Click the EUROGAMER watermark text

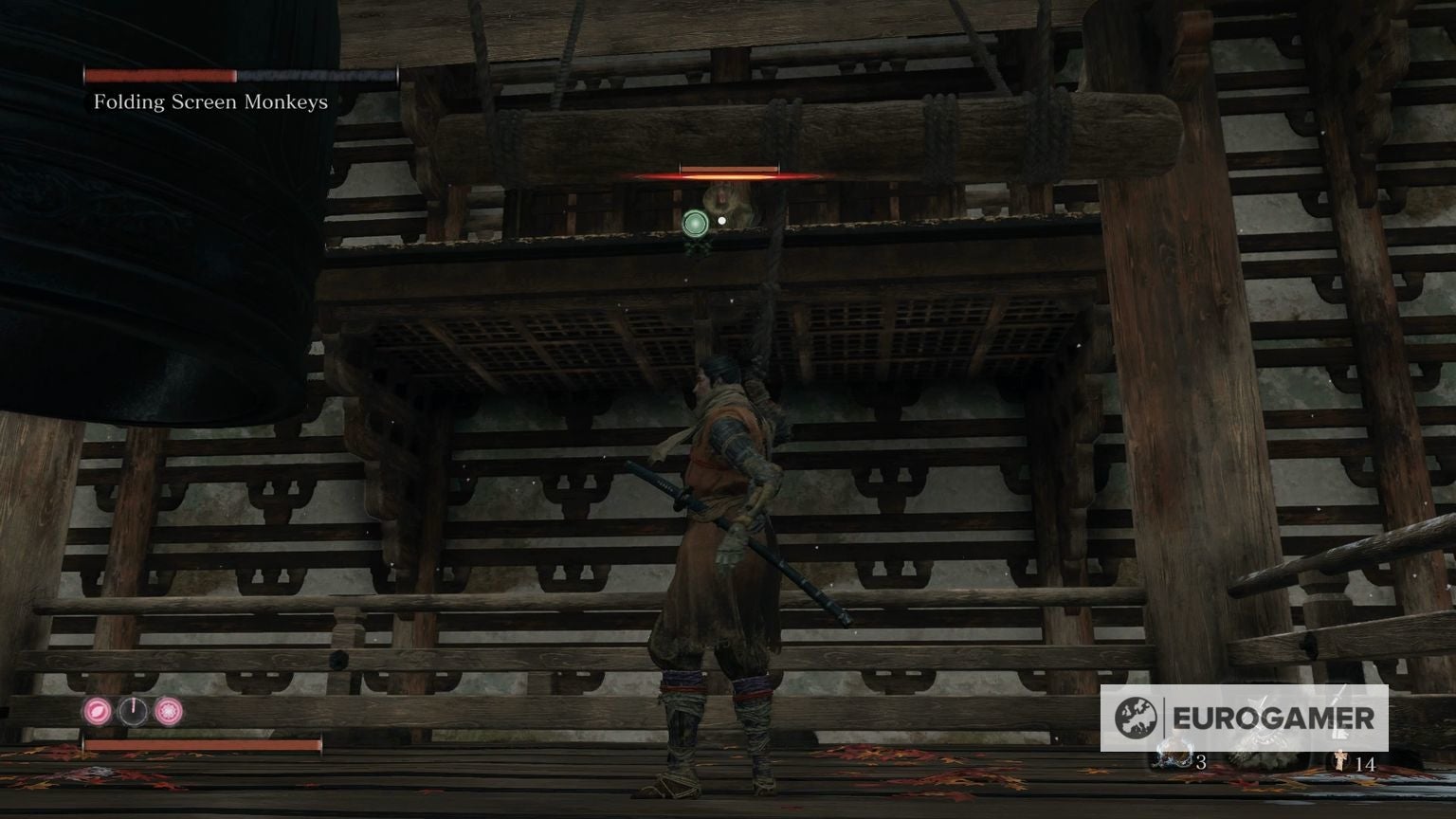[1275, 718]
